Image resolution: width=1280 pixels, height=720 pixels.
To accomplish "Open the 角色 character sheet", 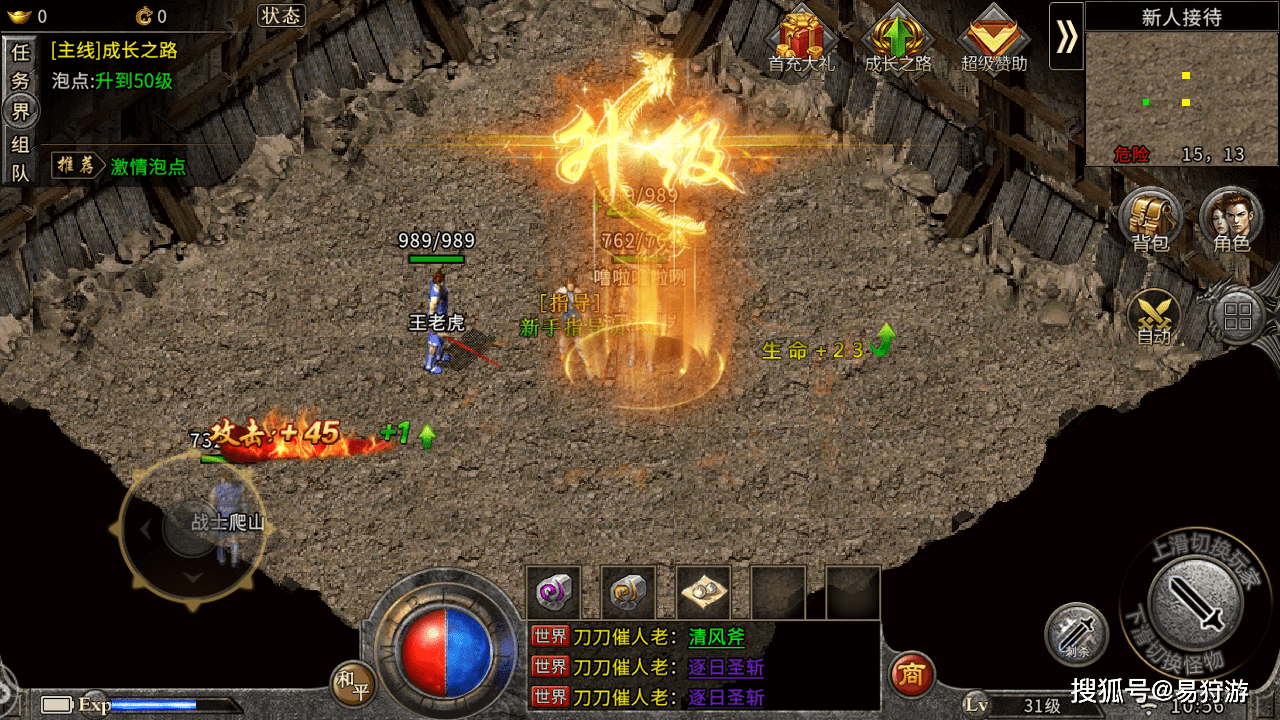I will (x=1231, y=219).
